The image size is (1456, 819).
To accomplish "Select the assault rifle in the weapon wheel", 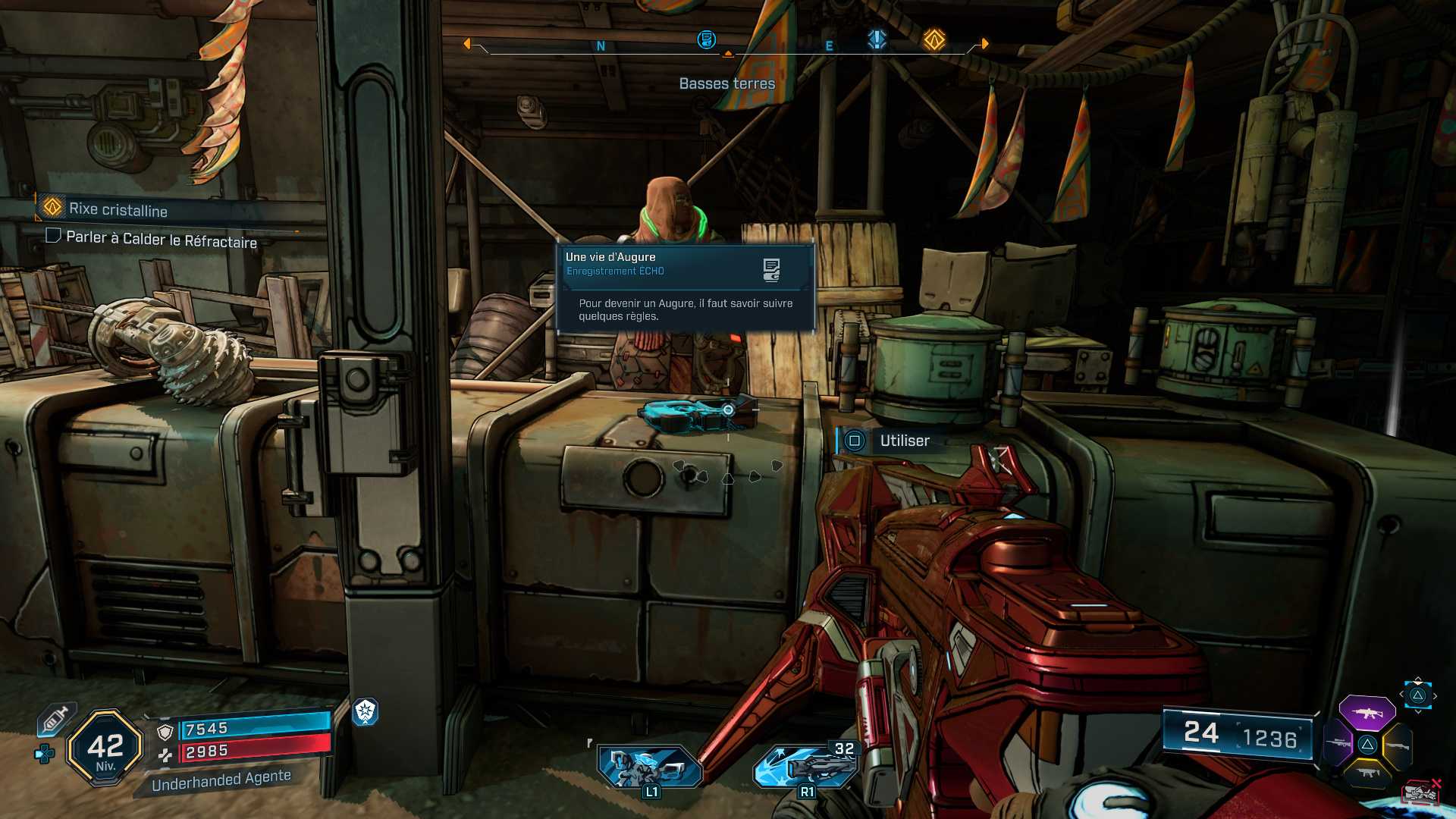I will [x=1367, y=713].
